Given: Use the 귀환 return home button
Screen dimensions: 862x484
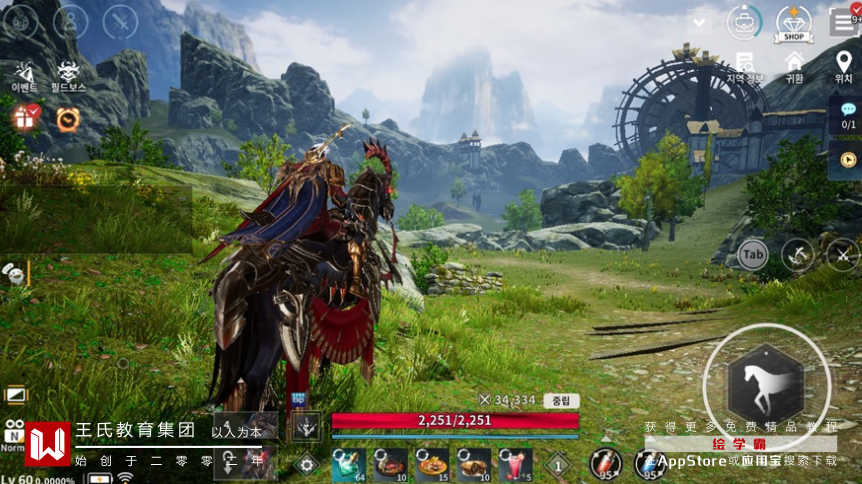Looking at the screenshot, I should click(x=794, y=67).
